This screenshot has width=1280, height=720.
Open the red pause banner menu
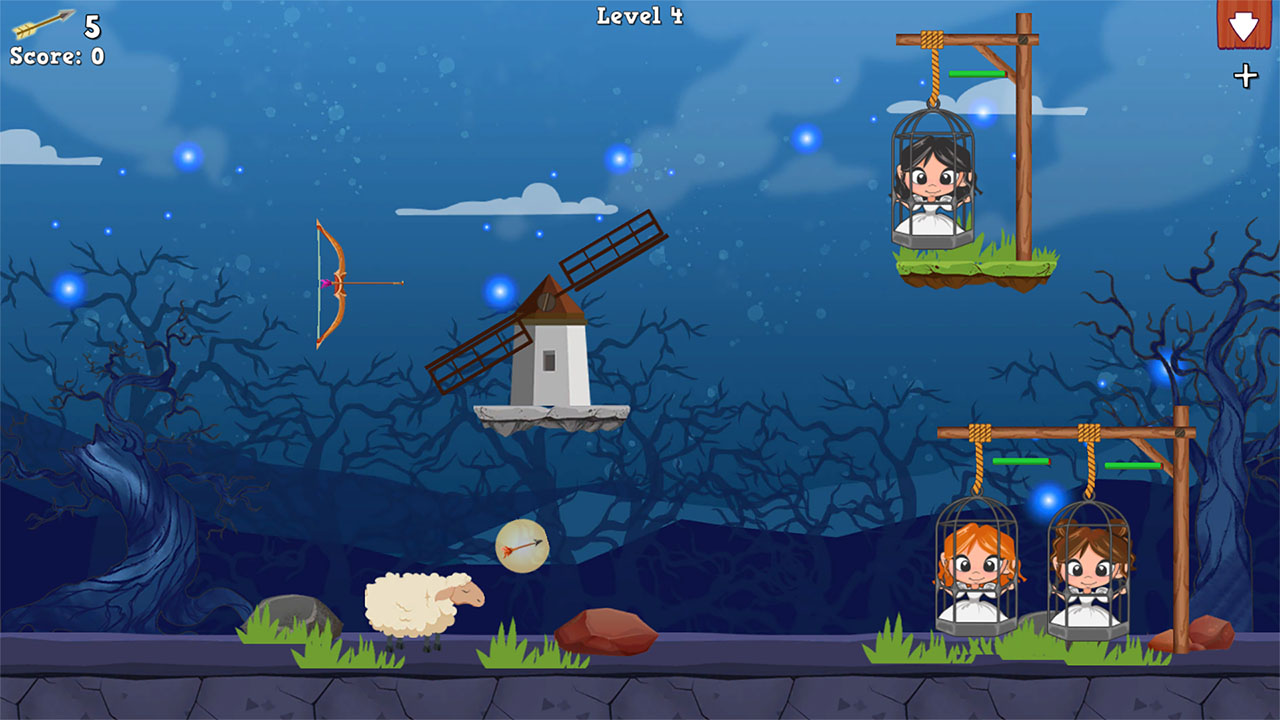coord(1243,25)
